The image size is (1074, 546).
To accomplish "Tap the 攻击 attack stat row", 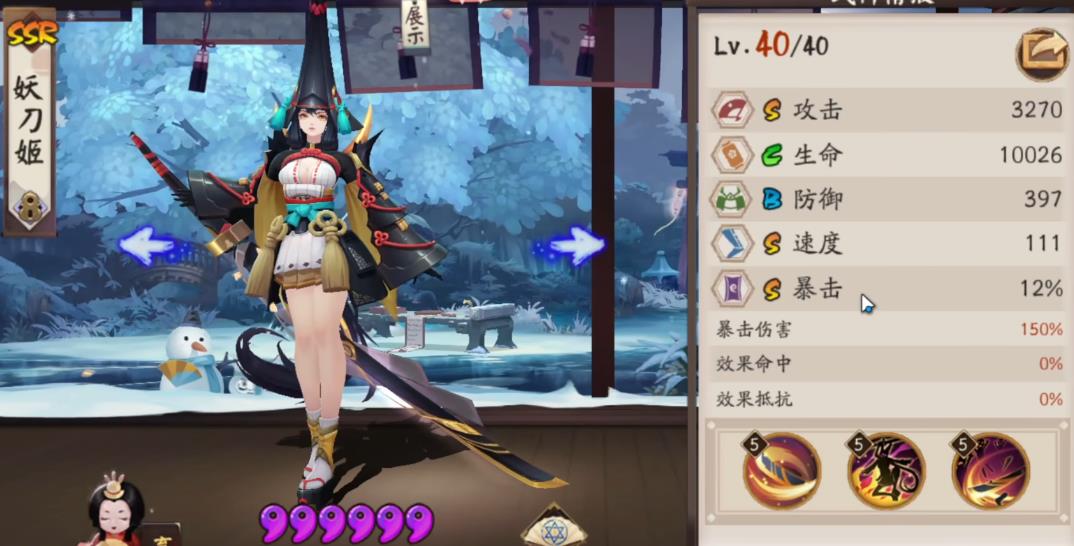I will pyautogui.click(x=886, y=110).
